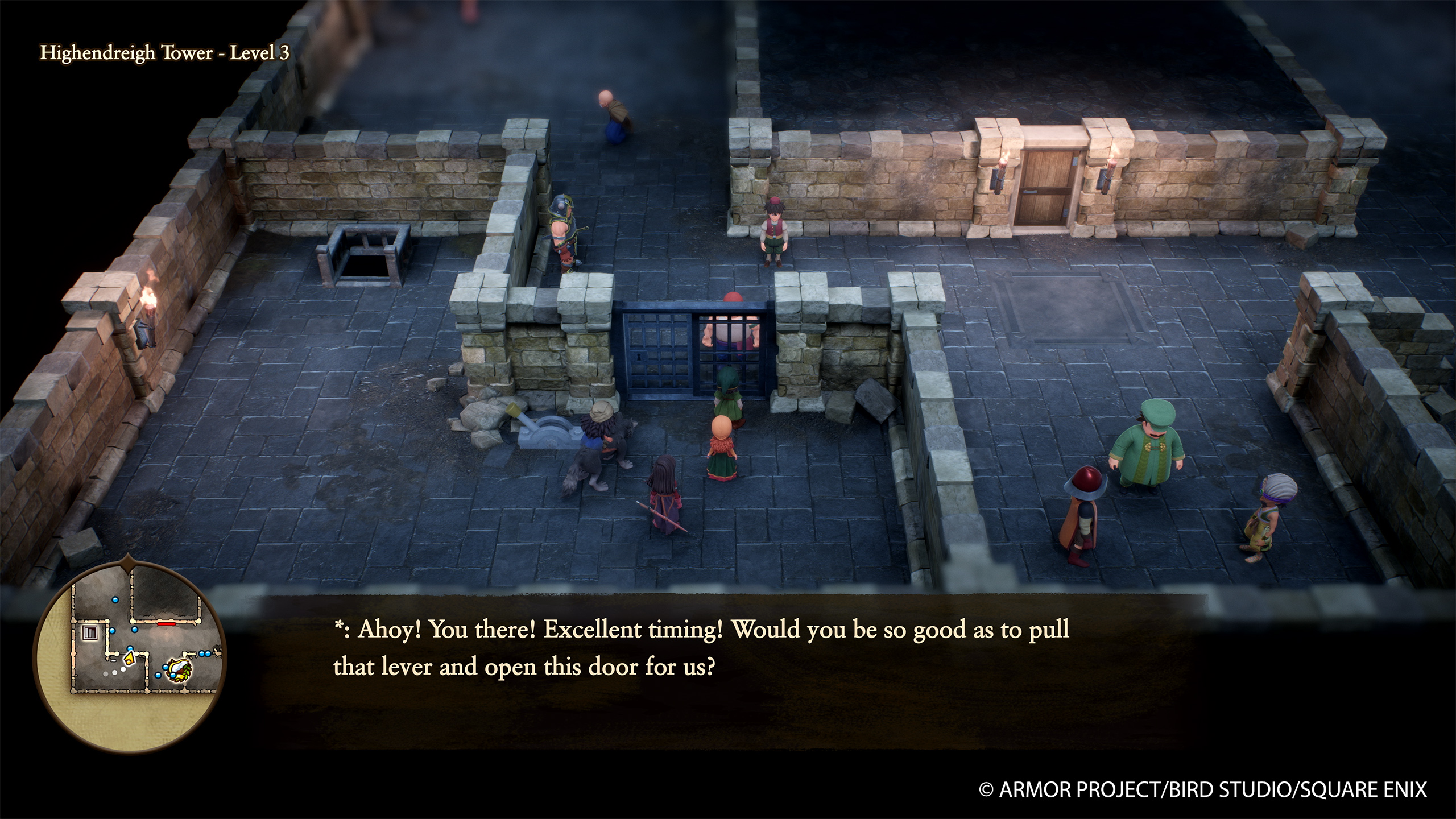The height and width of the screenshot is (819, 1456).
Task: Click the red locked-door marker on the minimap
Action: tap(166, 624)
